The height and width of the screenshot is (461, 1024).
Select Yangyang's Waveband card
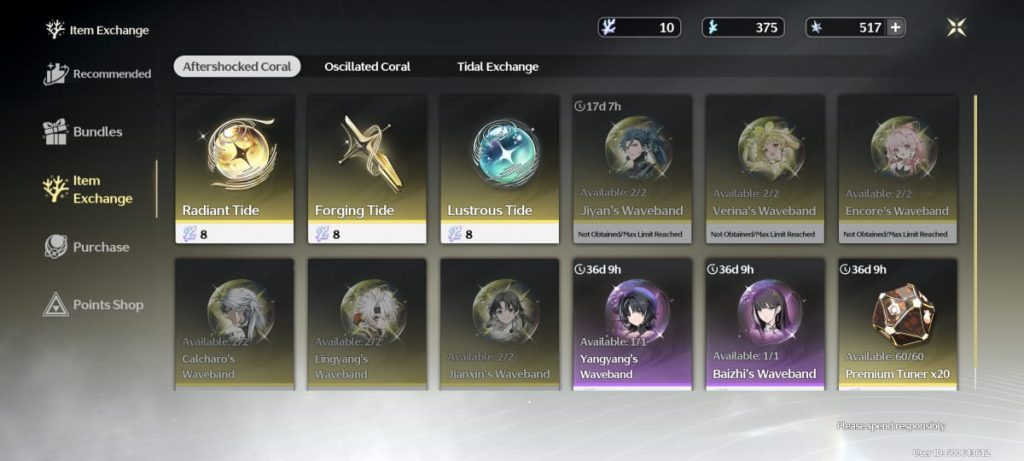(632, 323)
